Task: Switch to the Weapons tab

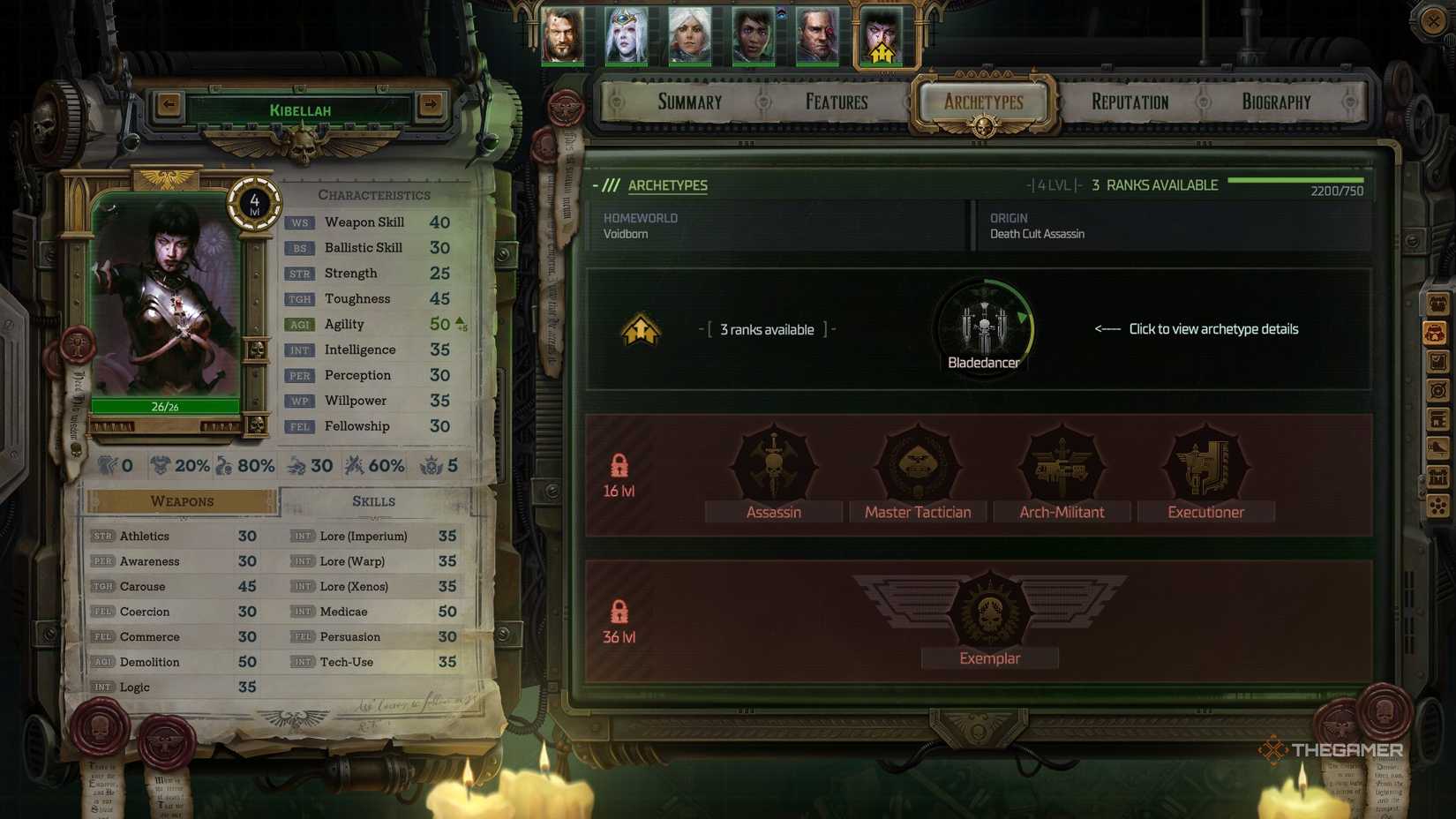Action: pos(181,500)
